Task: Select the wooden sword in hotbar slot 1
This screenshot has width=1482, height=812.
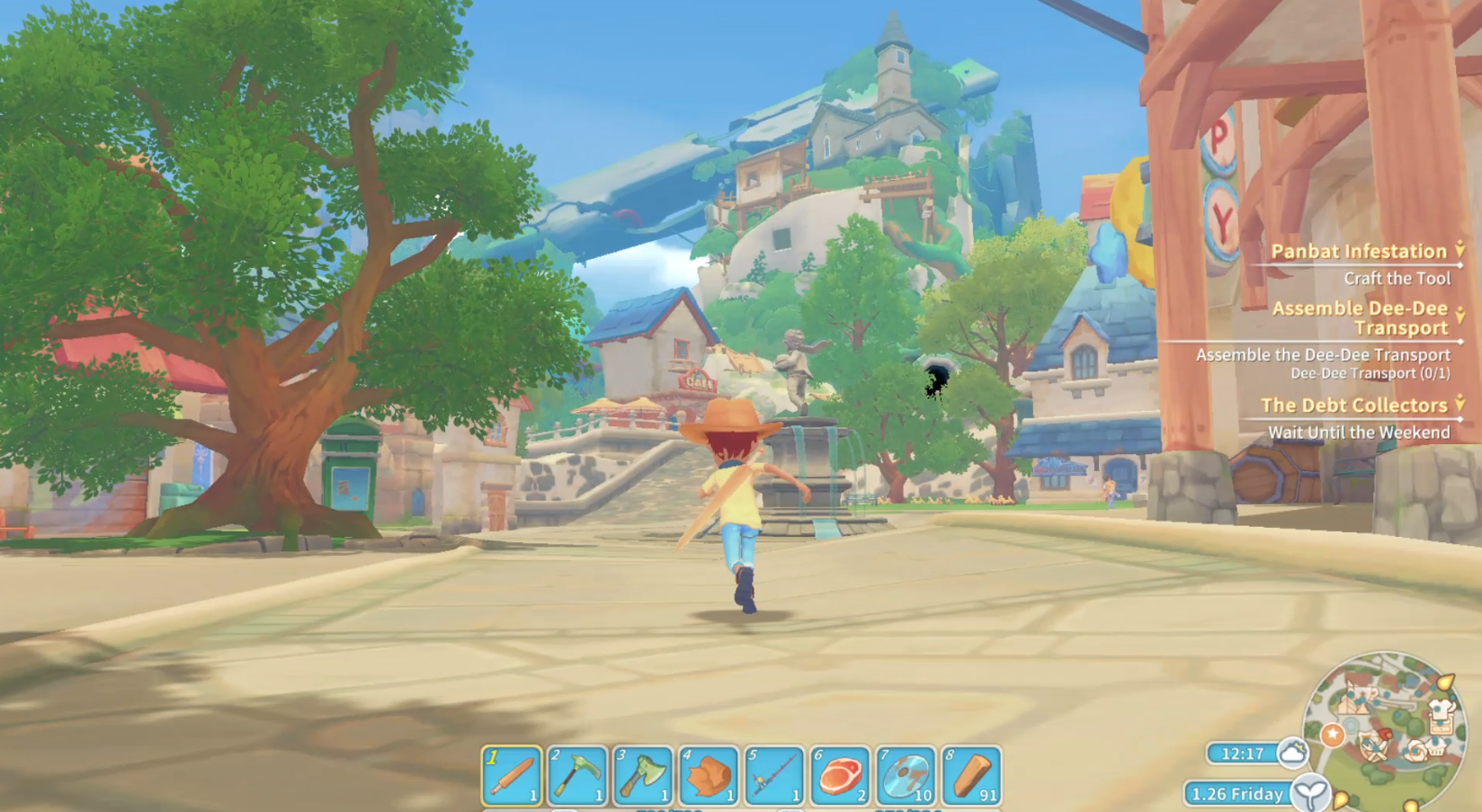Action: click(512, 774)
